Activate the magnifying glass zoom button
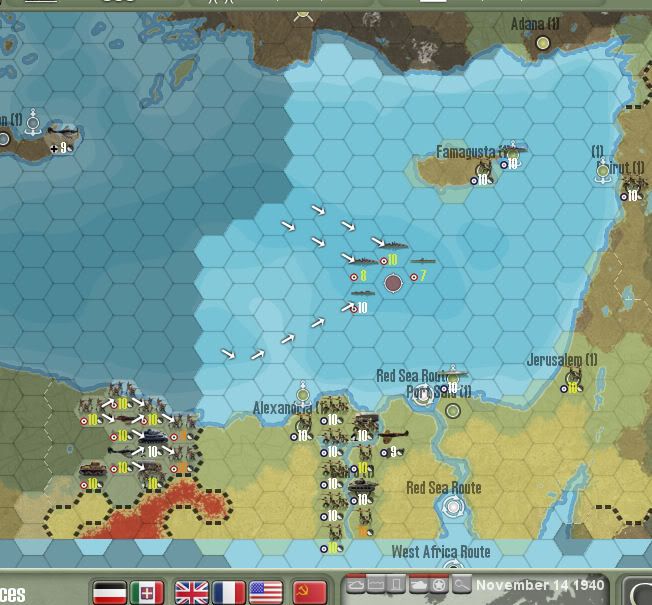The width and height of the screenshot is (652, 605). [x=460, y=584]
